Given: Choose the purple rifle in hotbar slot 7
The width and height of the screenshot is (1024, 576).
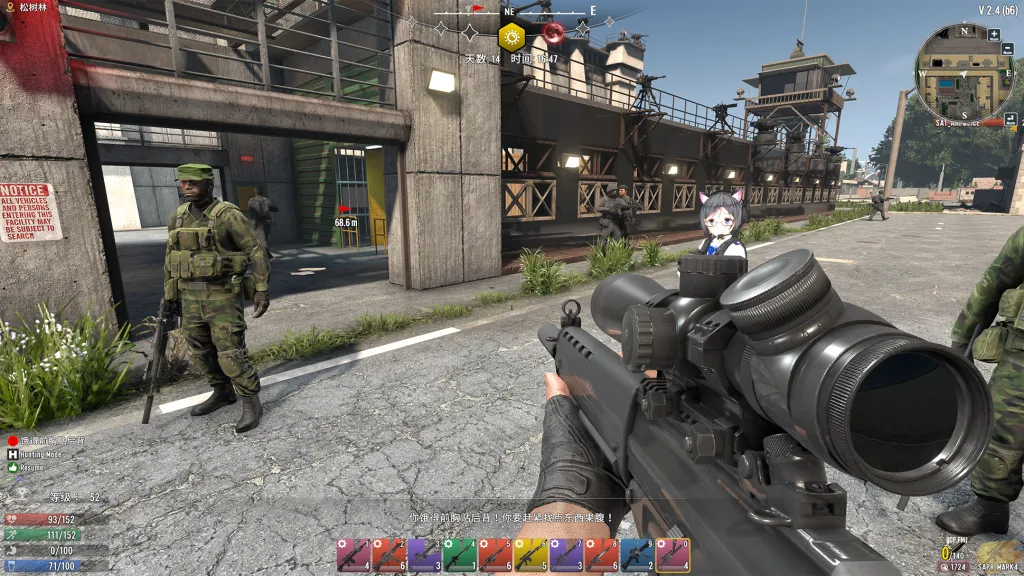Looking at the screenshot, I should [x=566, y=555].
